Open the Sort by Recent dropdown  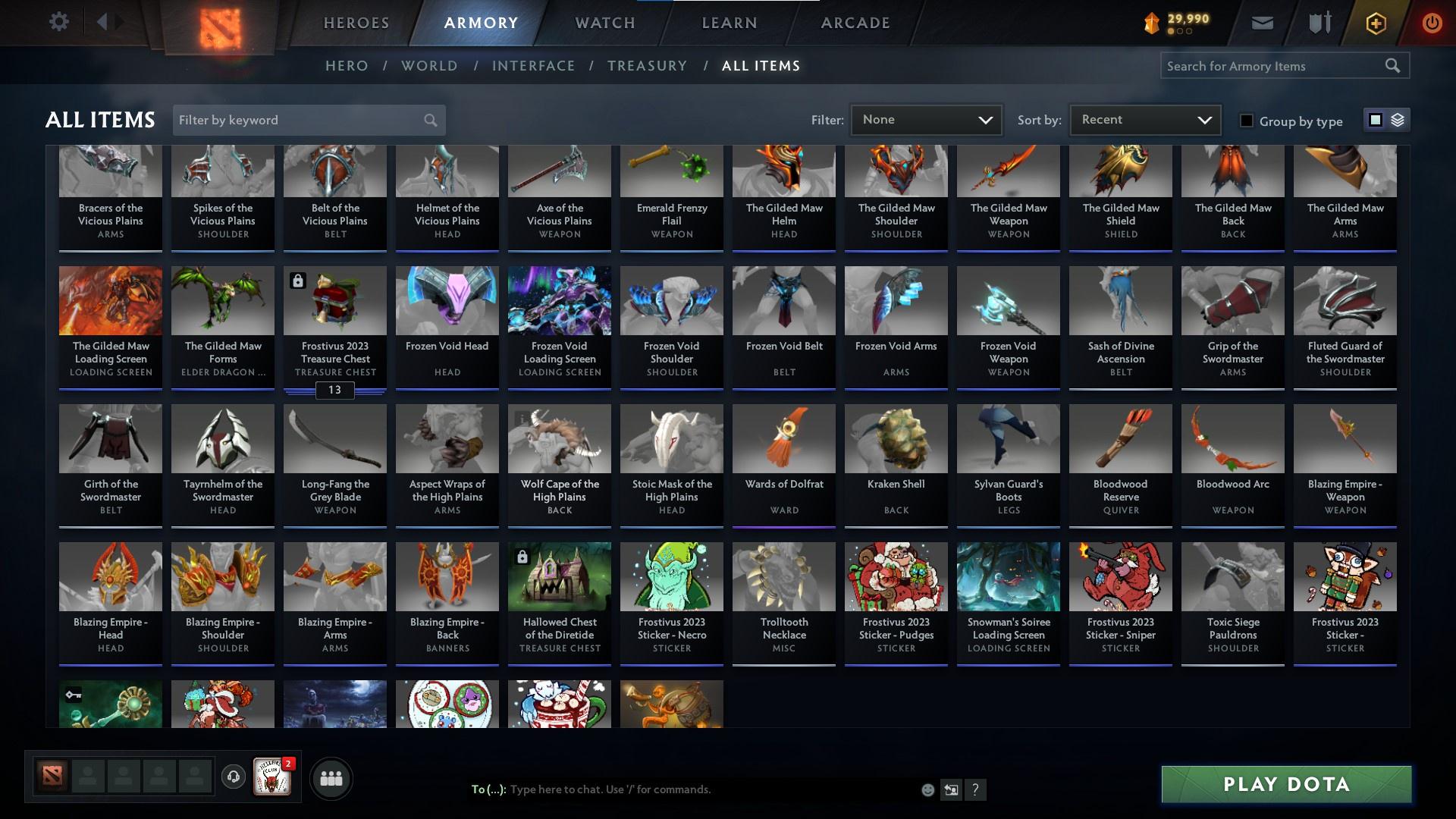1143,119
